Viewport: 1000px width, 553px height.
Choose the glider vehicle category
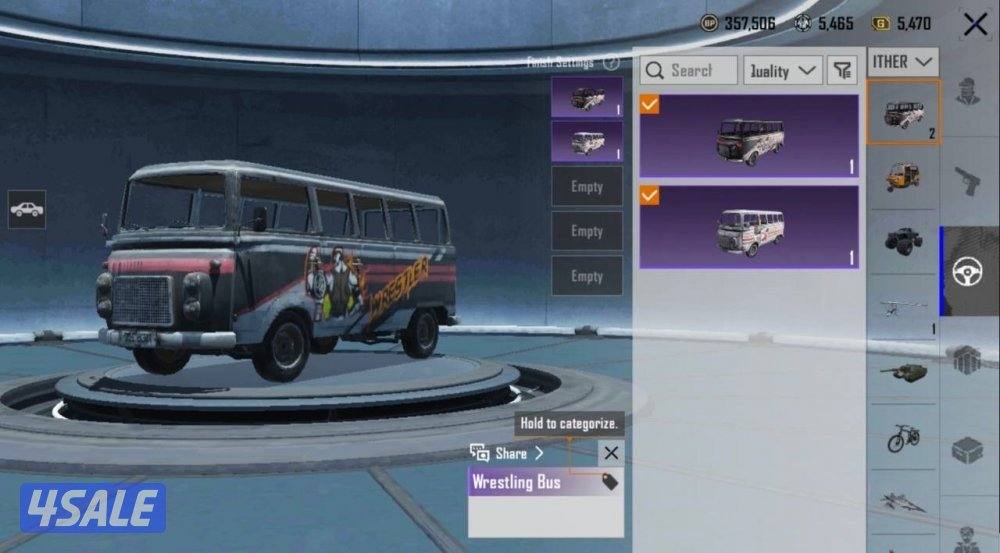click(902, 308)
